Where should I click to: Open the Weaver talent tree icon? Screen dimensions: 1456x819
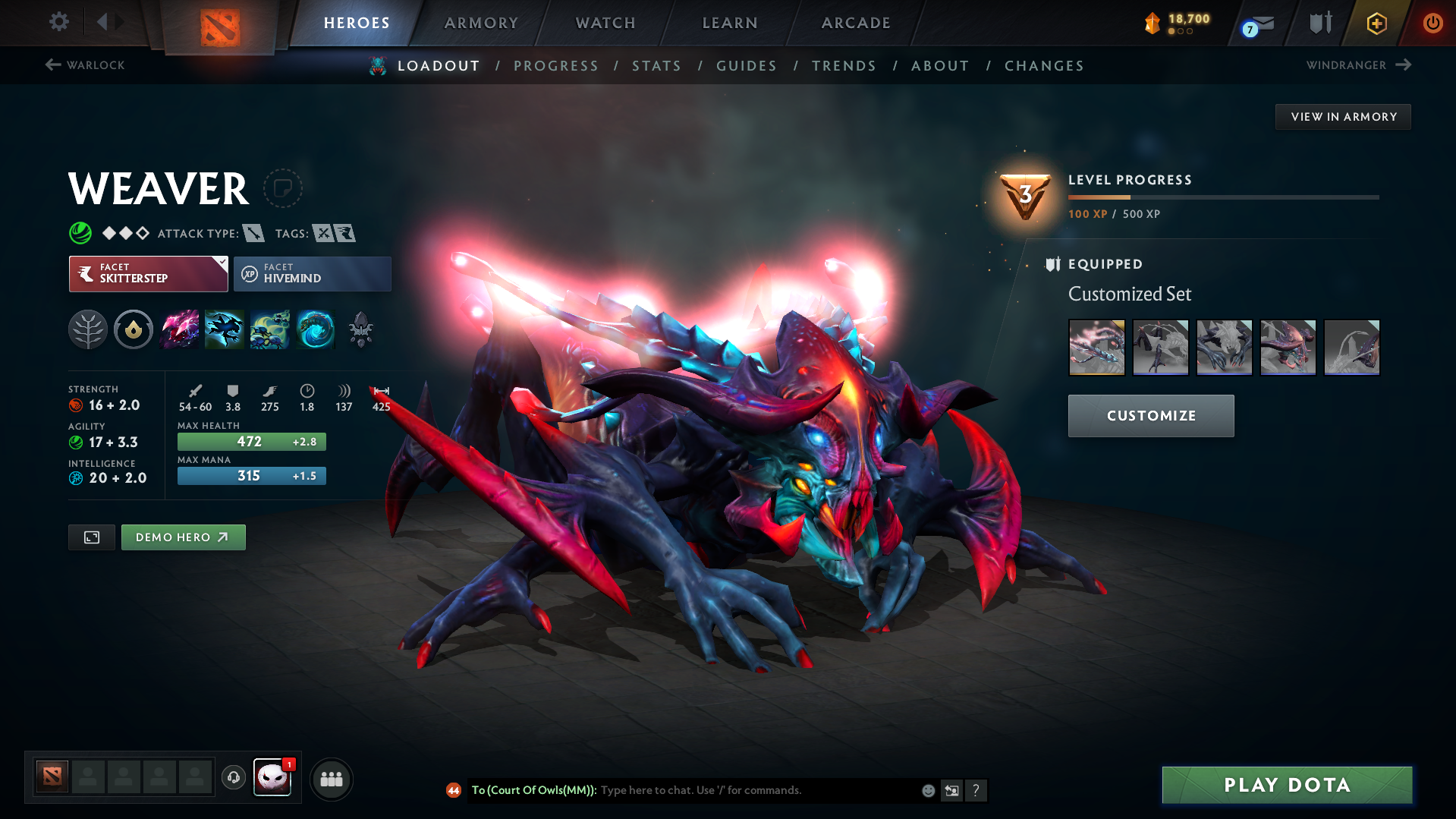pyautogui.click(x=88, y=329)
